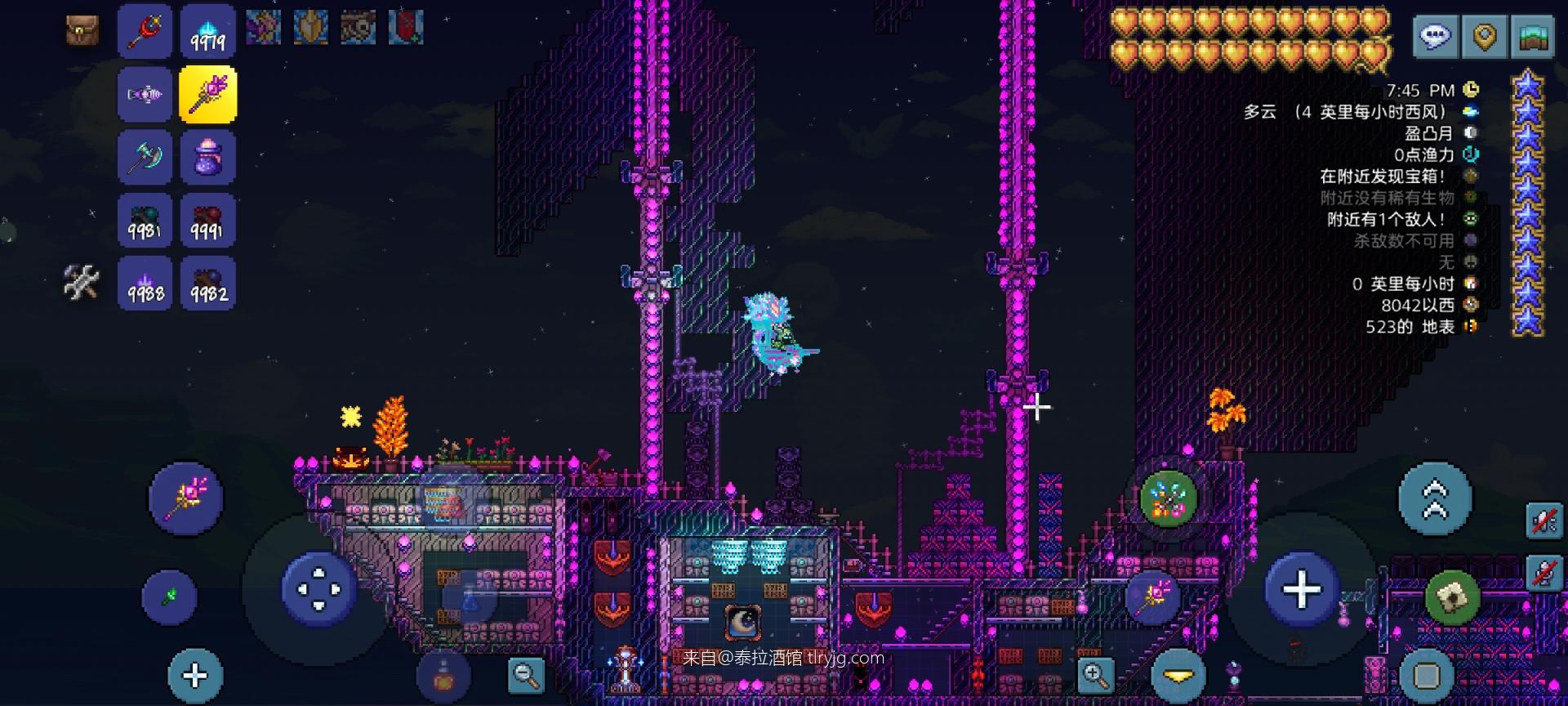1568x706 pixels.
Task: Select the blue crystal slot with 9919
Action: [207, 31]
